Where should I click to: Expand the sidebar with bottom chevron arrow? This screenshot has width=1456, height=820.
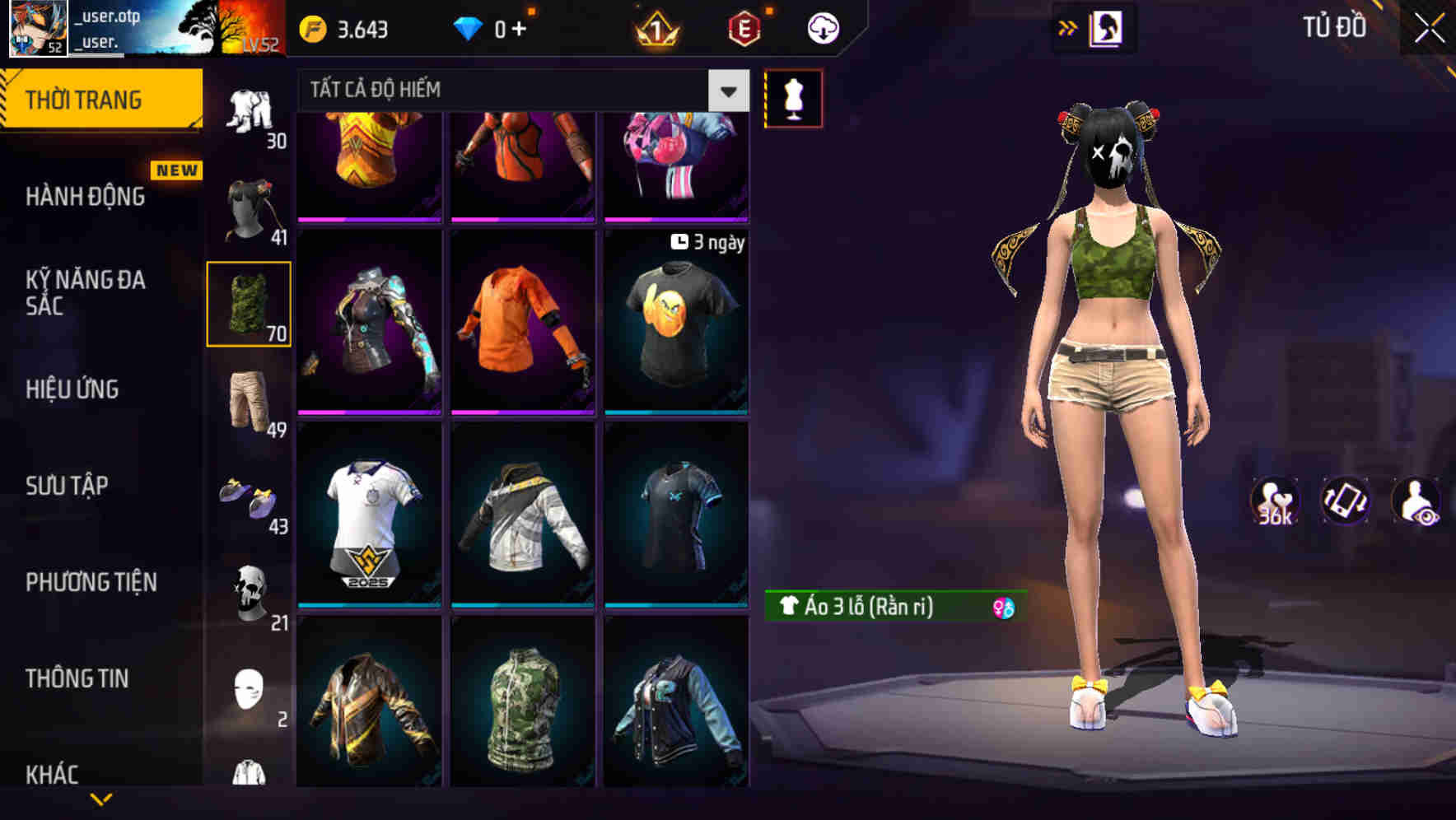(x=101, y=799)
